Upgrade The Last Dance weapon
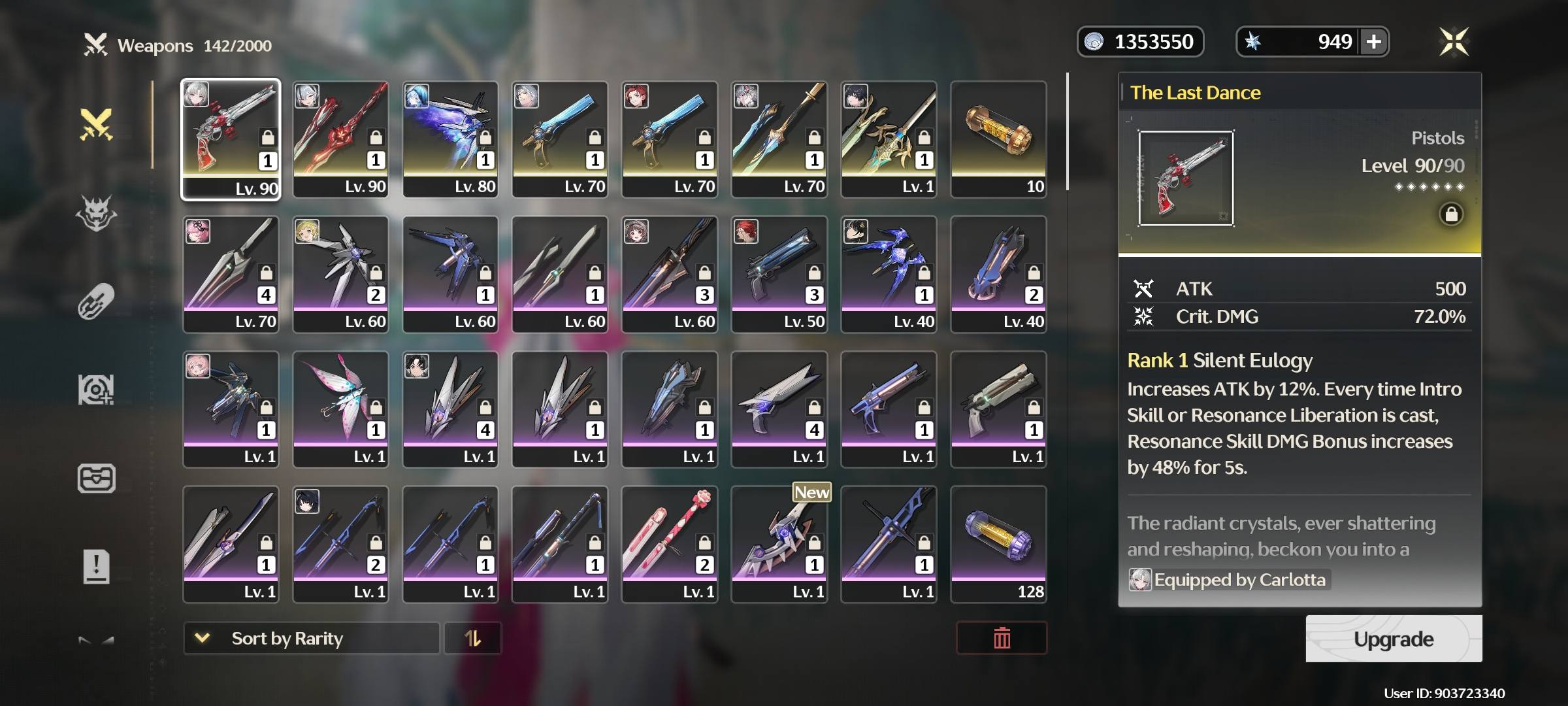 [x=1393, y=639]
